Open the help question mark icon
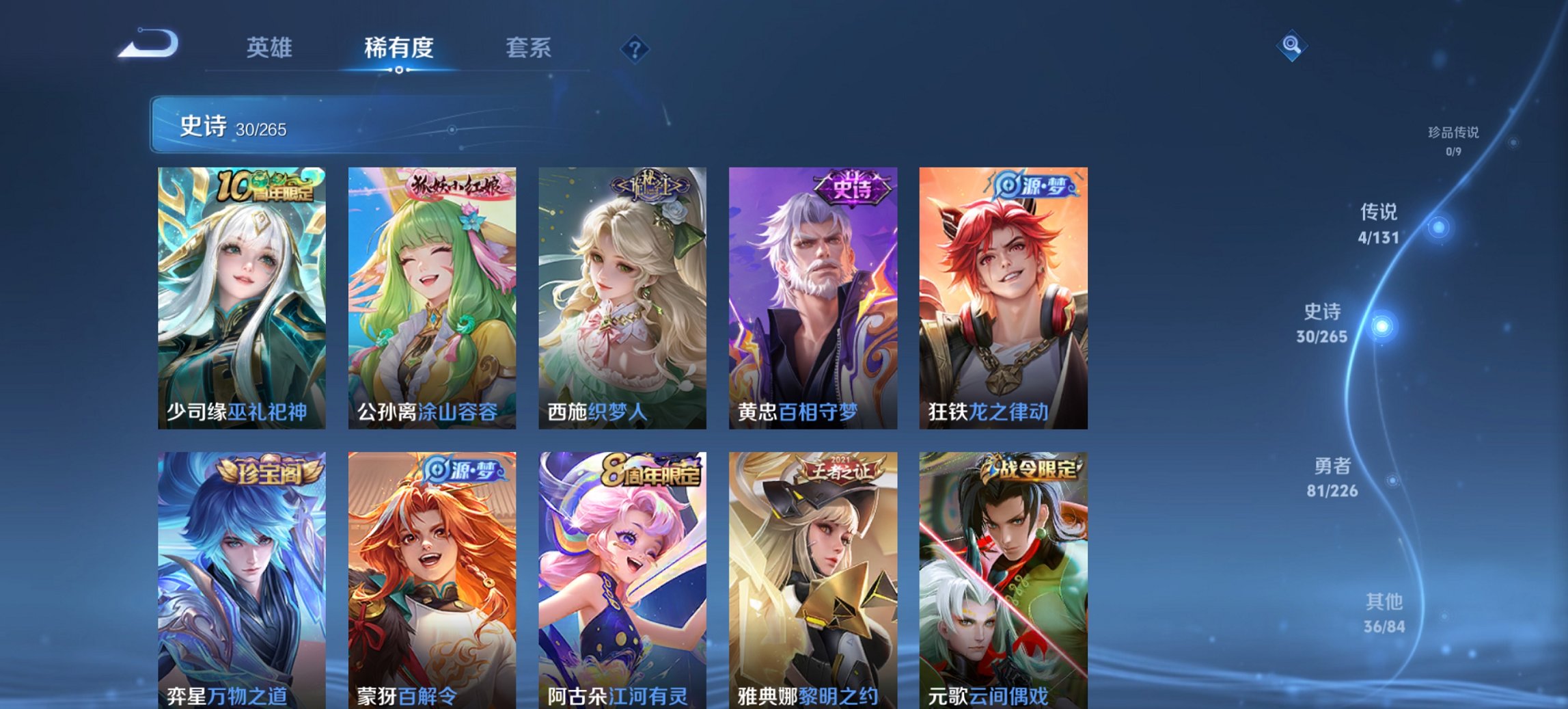Screen dimensions: 1568x709 coord(634,48)
